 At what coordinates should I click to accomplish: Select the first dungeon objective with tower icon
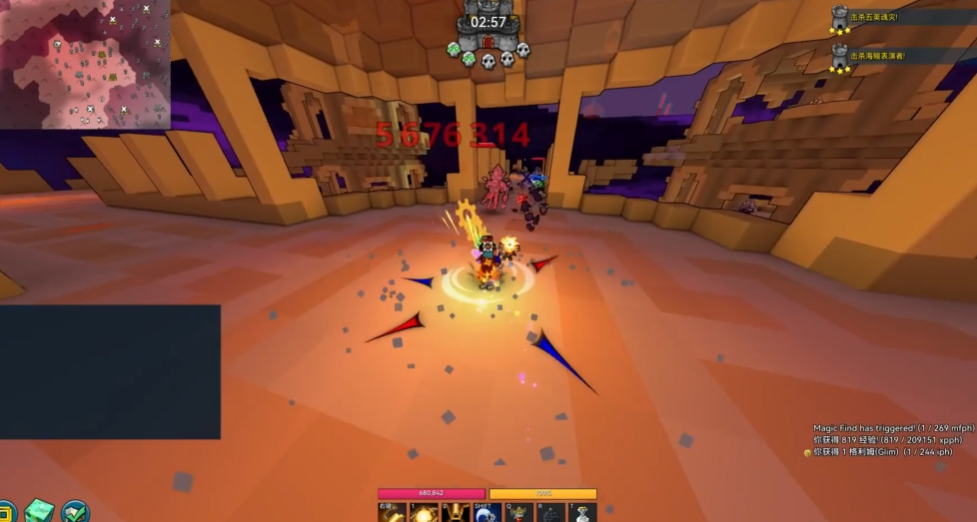[x=840, y=17]
